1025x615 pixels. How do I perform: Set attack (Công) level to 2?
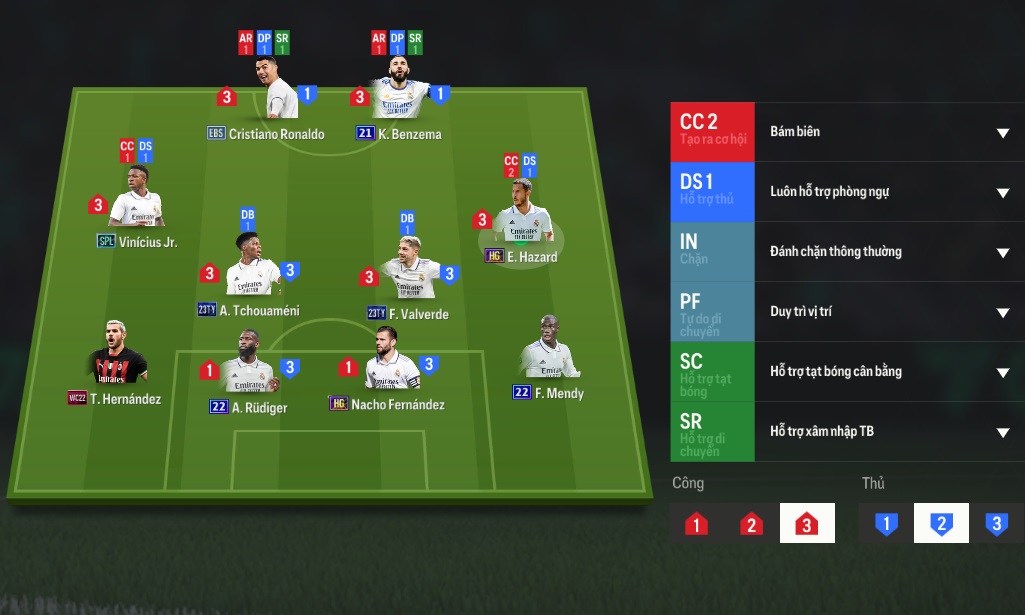point(752,523)
